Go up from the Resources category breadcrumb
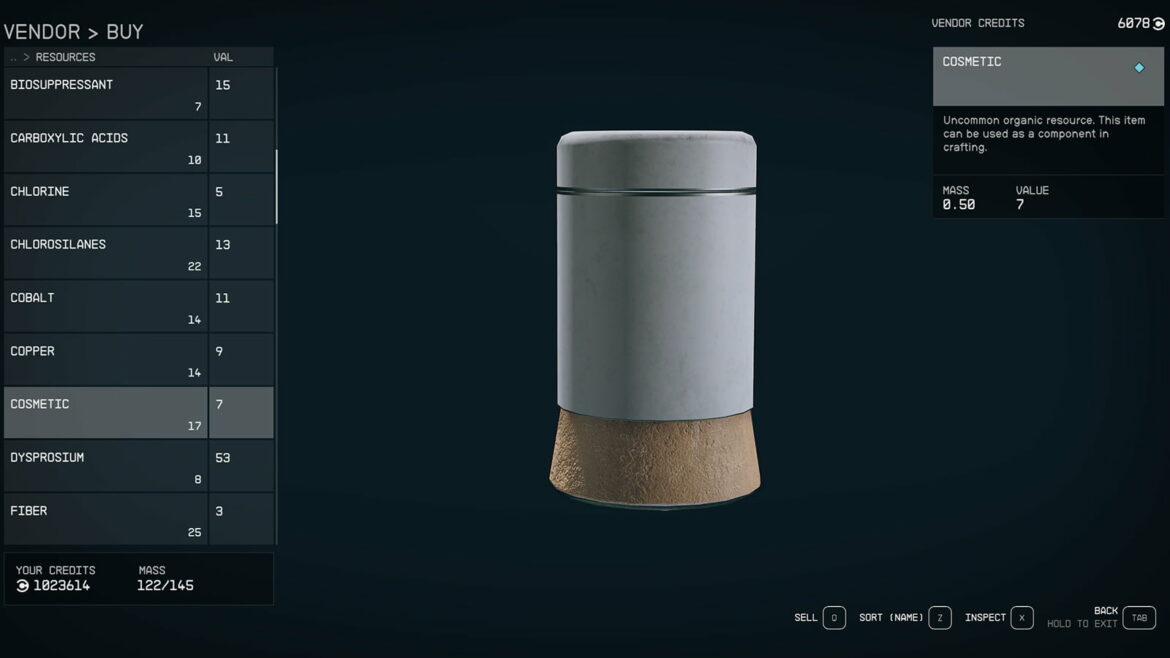This screenshot has width=1170, height=658. pyautogui.click(x=14, y=58)
